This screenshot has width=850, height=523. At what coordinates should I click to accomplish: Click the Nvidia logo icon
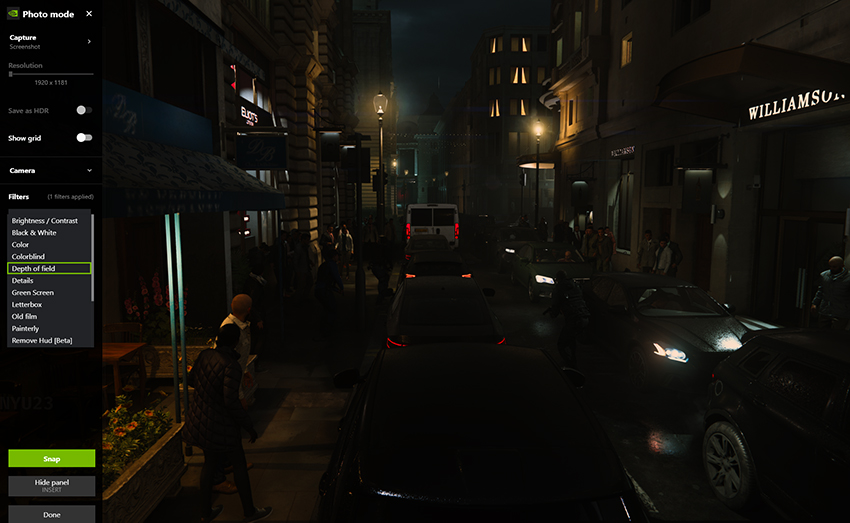coord(11,14)
